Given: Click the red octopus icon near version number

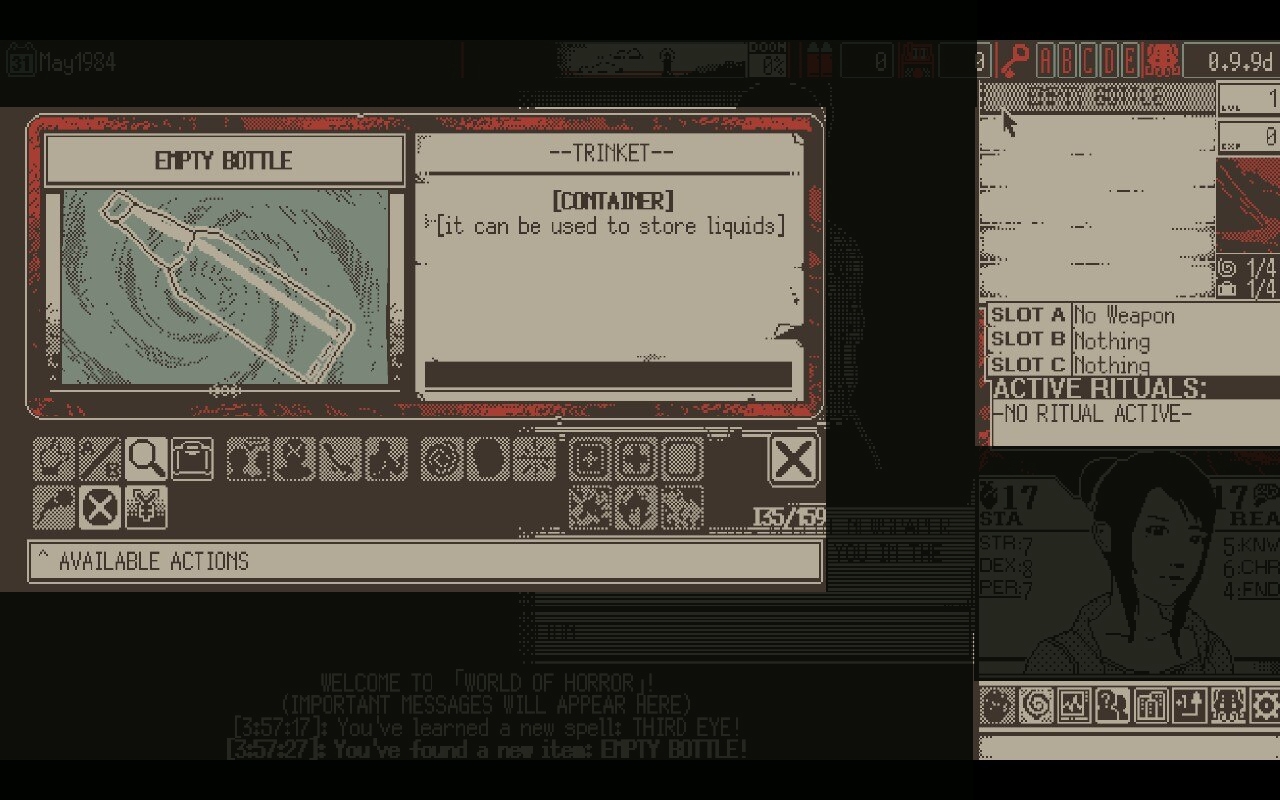Looking at the screenshot, I should 1163,60.
